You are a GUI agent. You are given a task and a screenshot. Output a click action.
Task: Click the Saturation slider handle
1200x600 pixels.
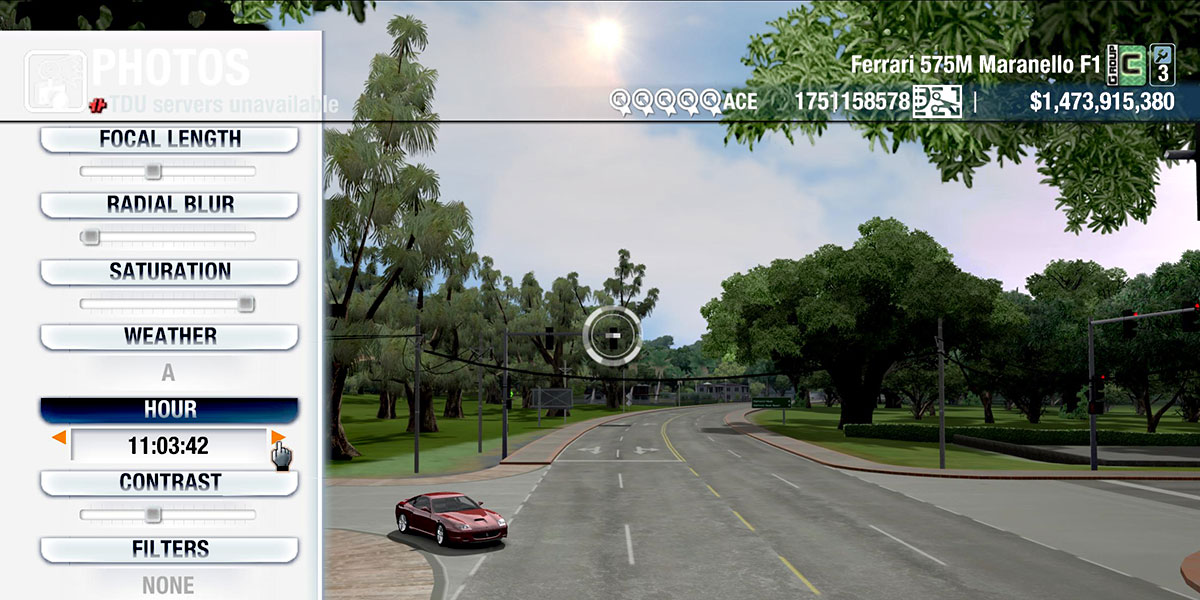coord(246,304)
